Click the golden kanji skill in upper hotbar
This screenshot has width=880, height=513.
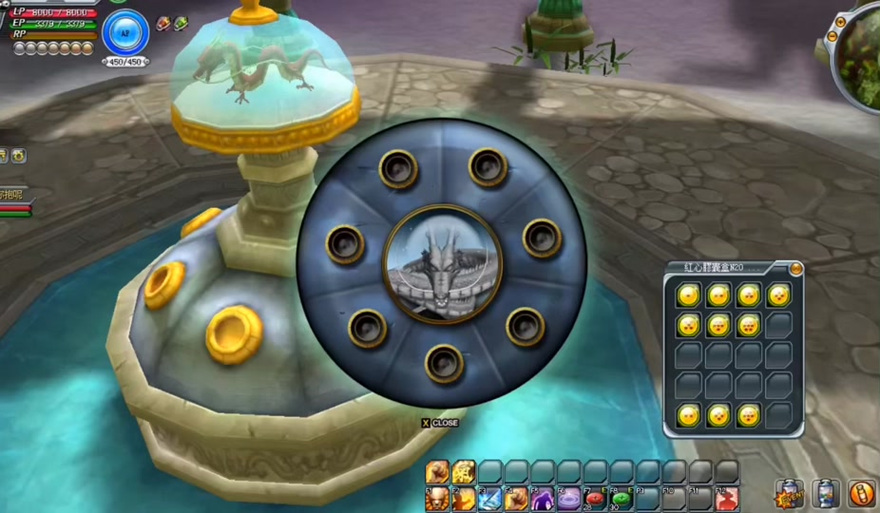coord(463,471)
